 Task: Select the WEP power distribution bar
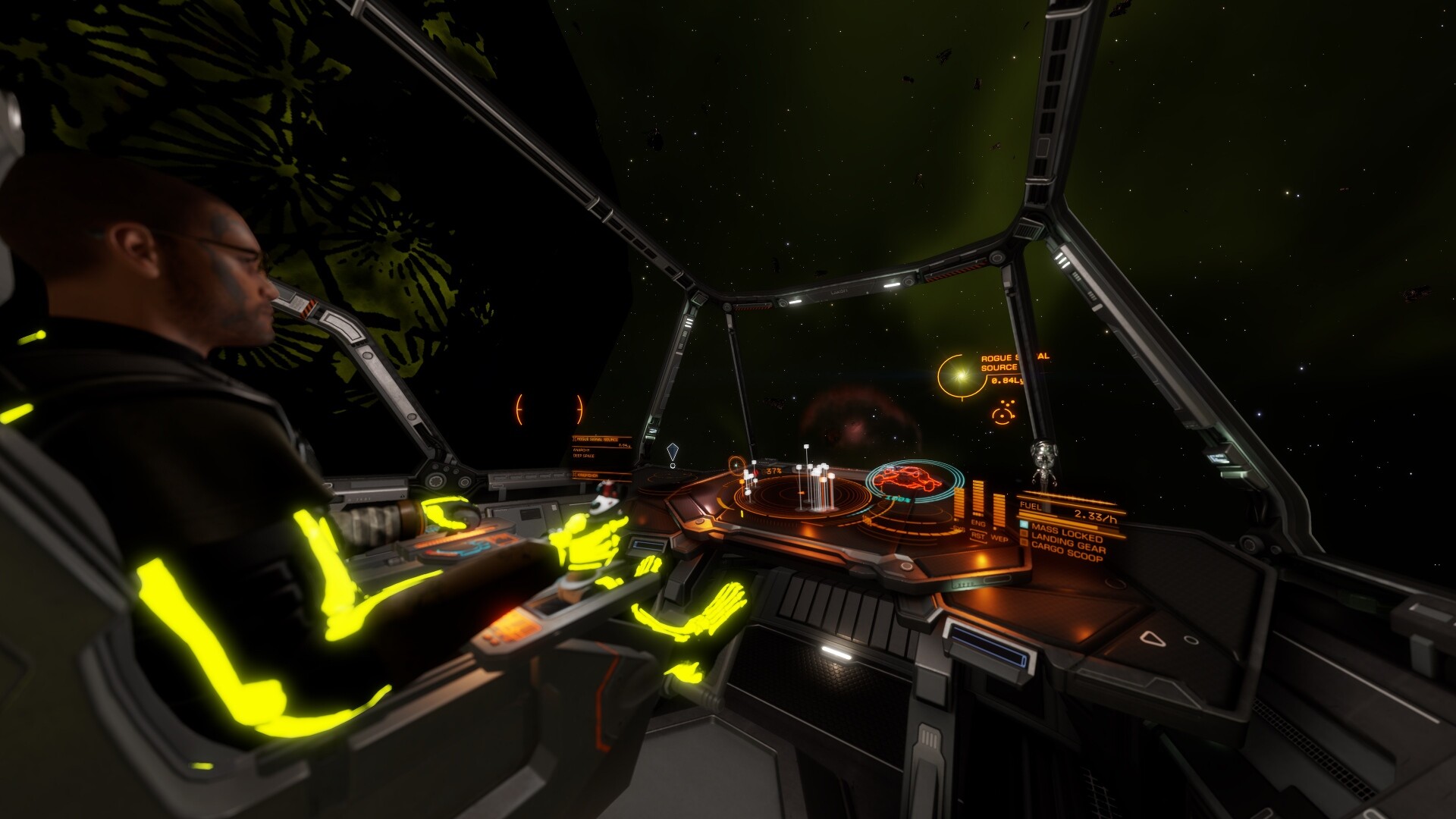coord(999,510)
